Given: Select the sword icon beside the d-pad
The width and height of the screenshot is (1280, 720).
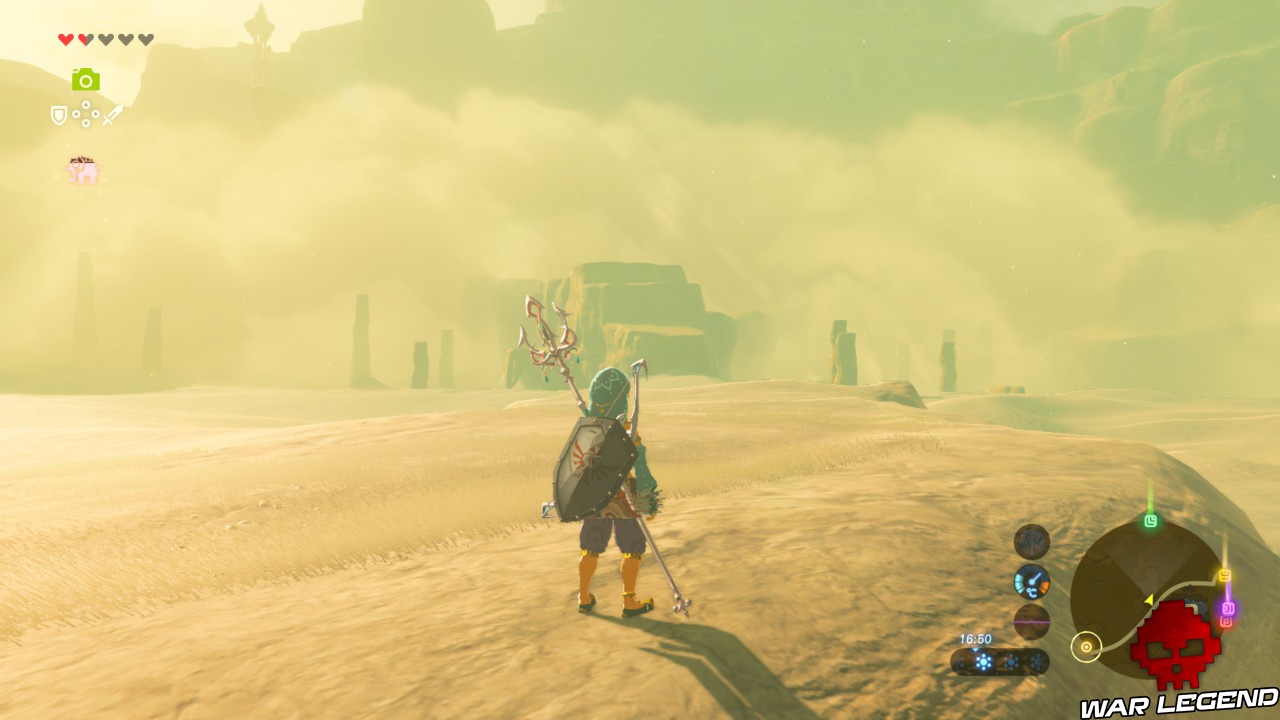Looking at the screenshot, I should pos(112,116).
